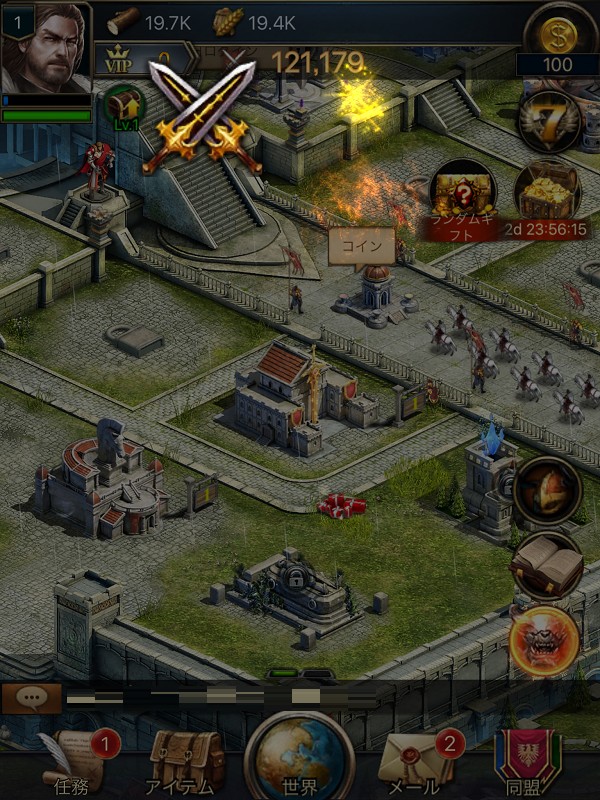Viewport: 600px width, 800px height.
Task: Open the brown book icon
Action: [x=546, y=565]
